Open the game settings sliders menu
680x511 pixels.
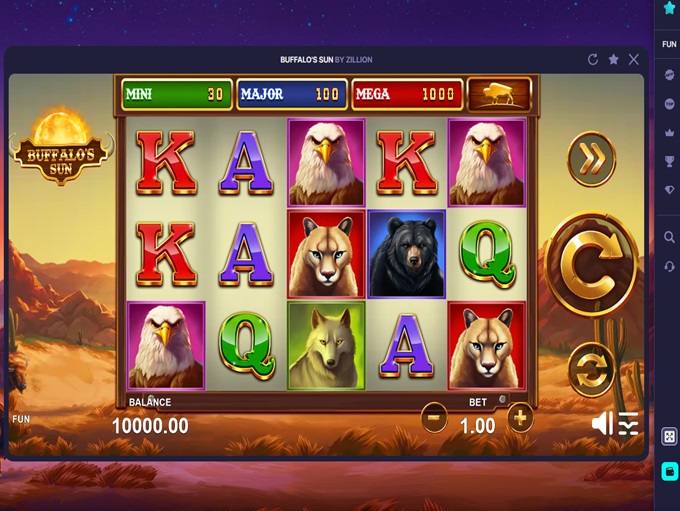click(x=628, y=424)
